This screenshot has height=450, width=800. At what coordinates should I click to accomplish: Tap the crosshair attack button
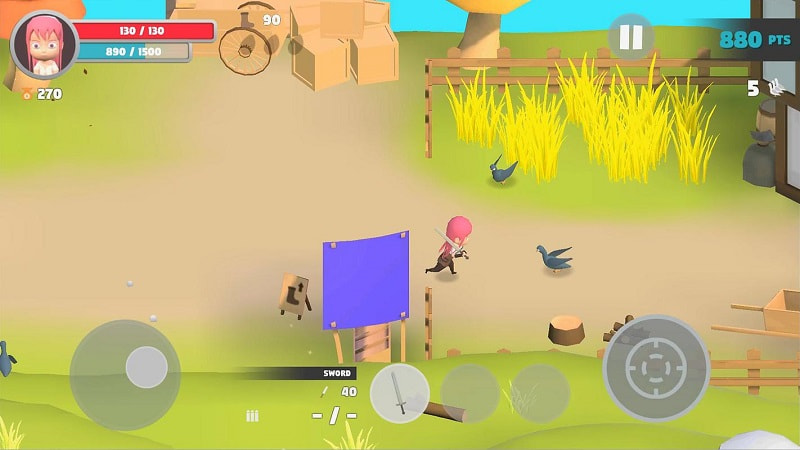pyautogui.click(x=656, y=369)
